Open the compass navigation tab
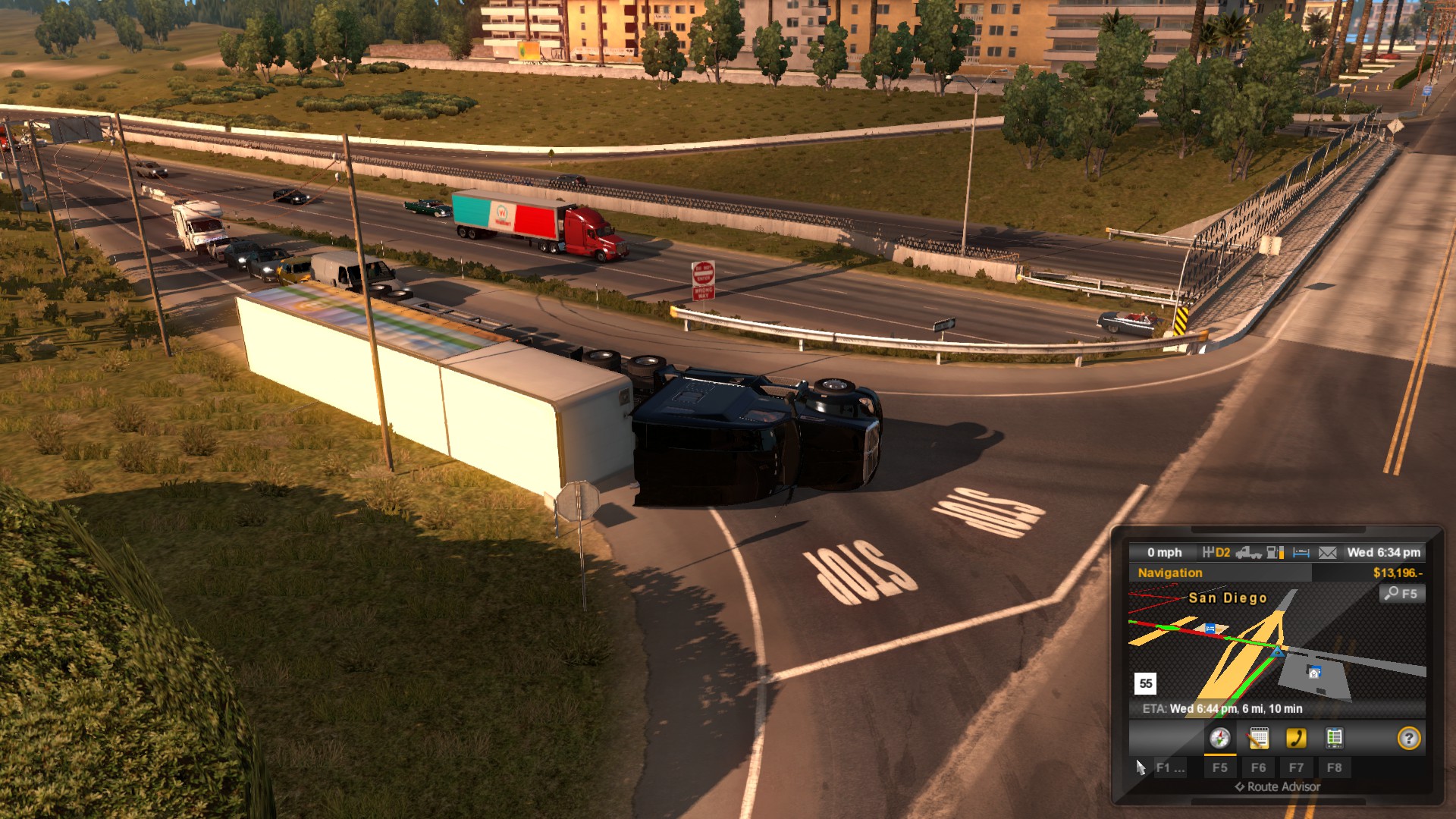This screenshot has width=1456, height=819. [x=1219, y=739]
